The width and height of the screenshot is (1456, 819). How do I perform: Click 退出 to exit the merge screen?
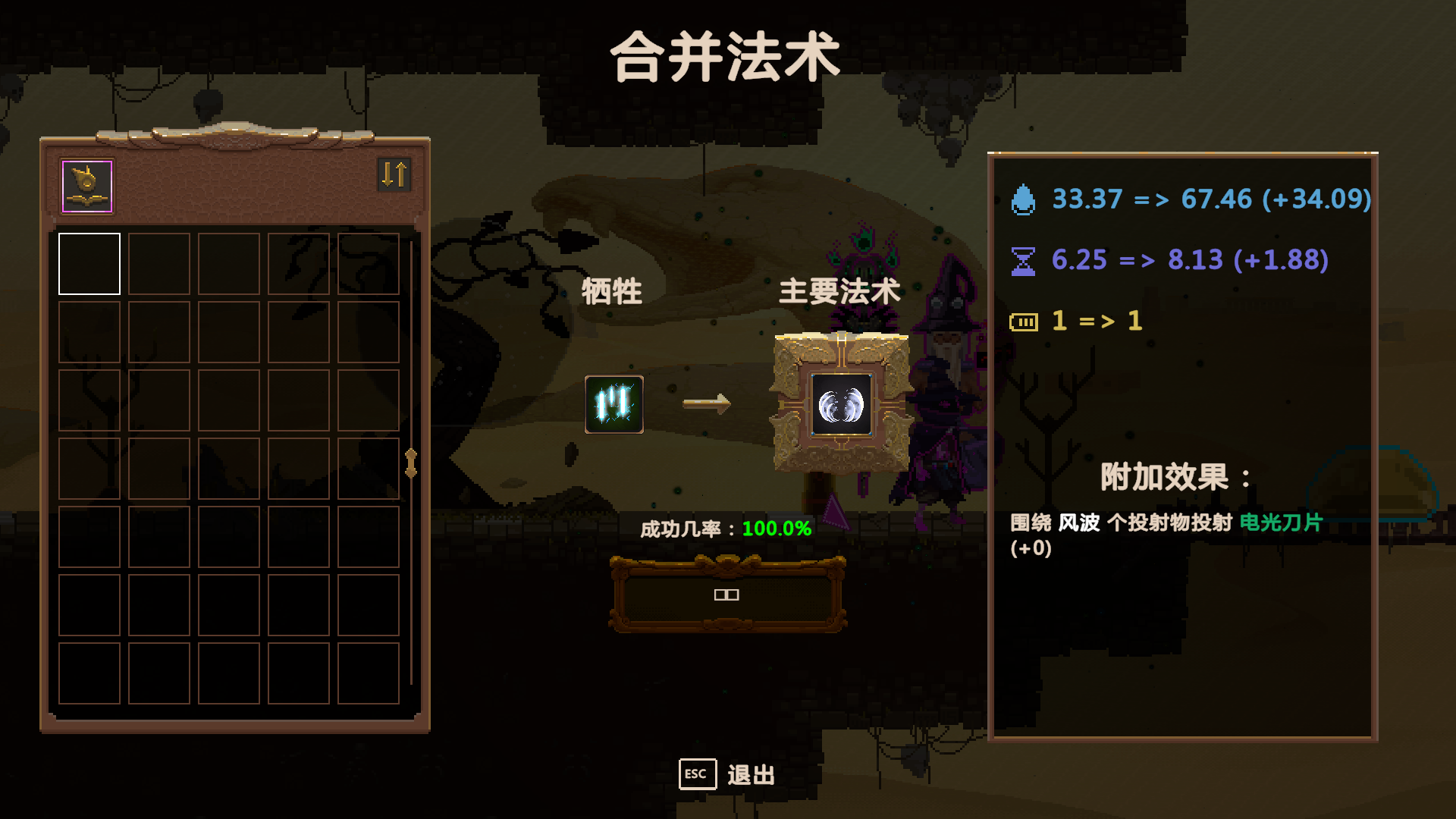[x=751, y=775]
